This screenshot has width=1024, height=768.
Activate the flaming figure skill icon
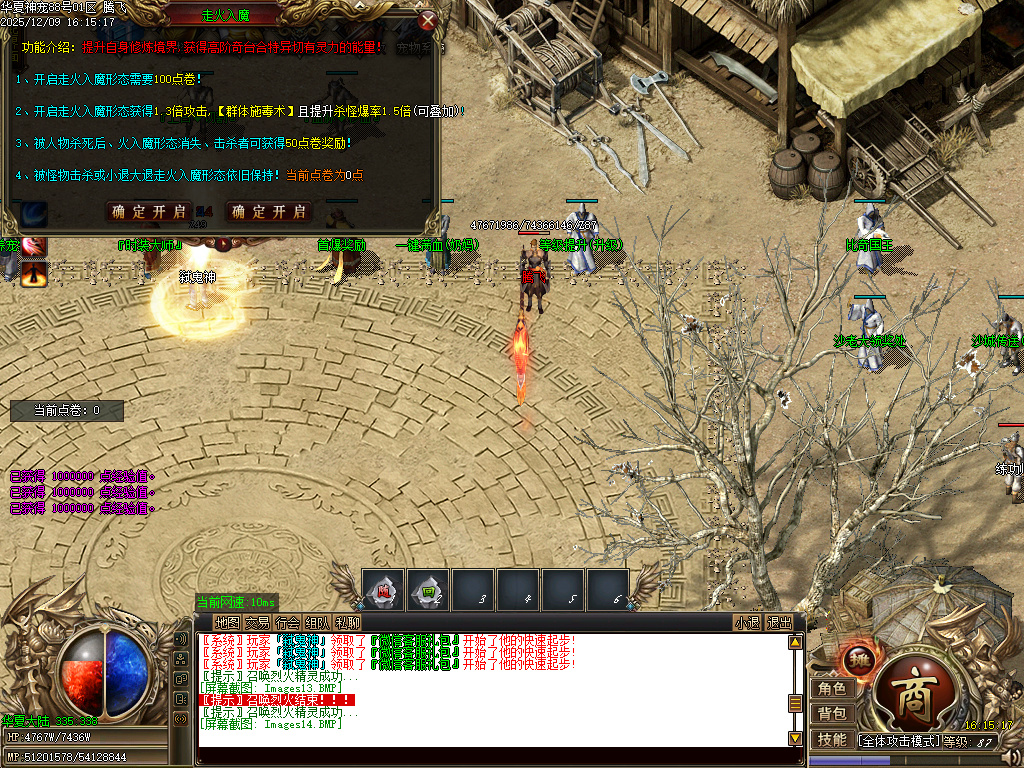[35, 272]
